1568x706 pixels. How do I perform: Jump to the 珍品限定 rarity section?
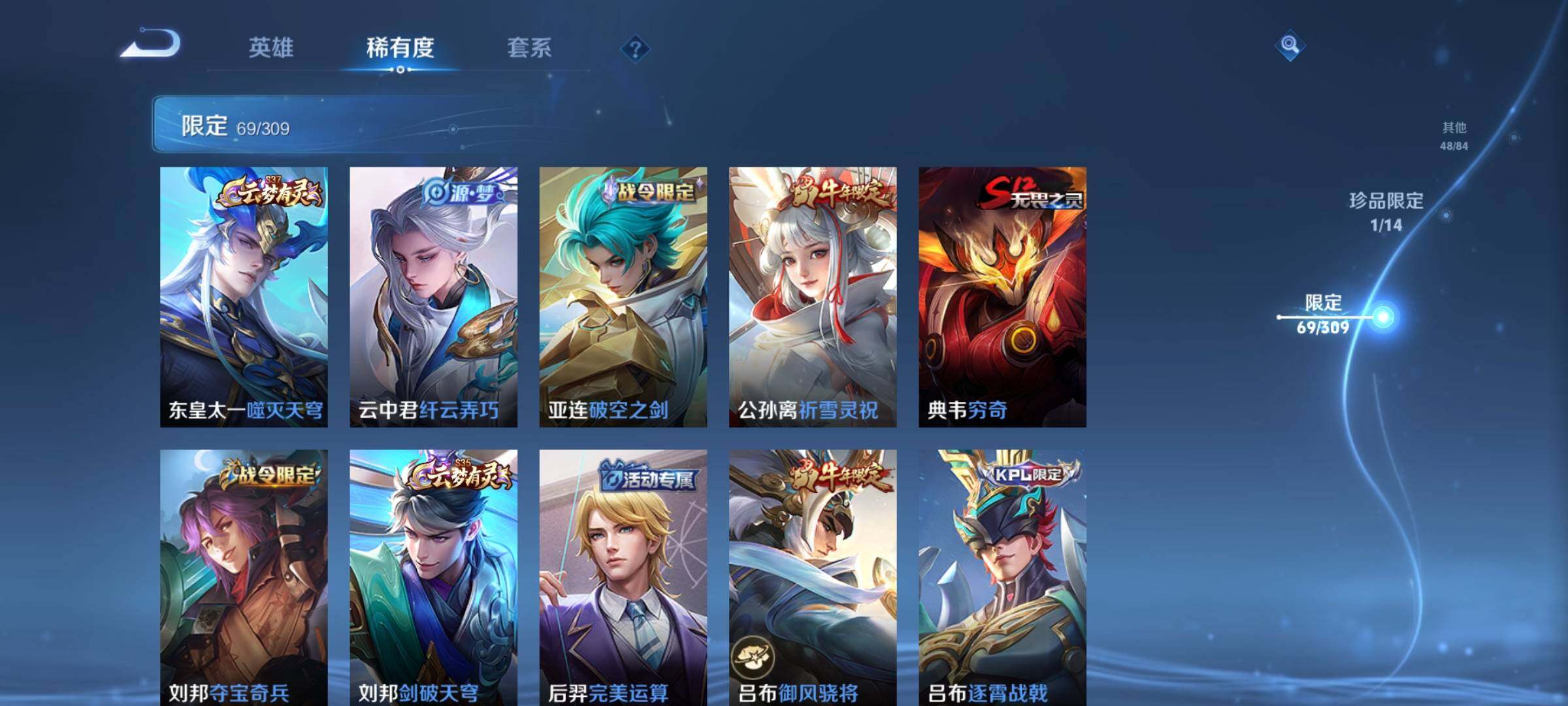pyautogui.click(x=1386, y=211)
